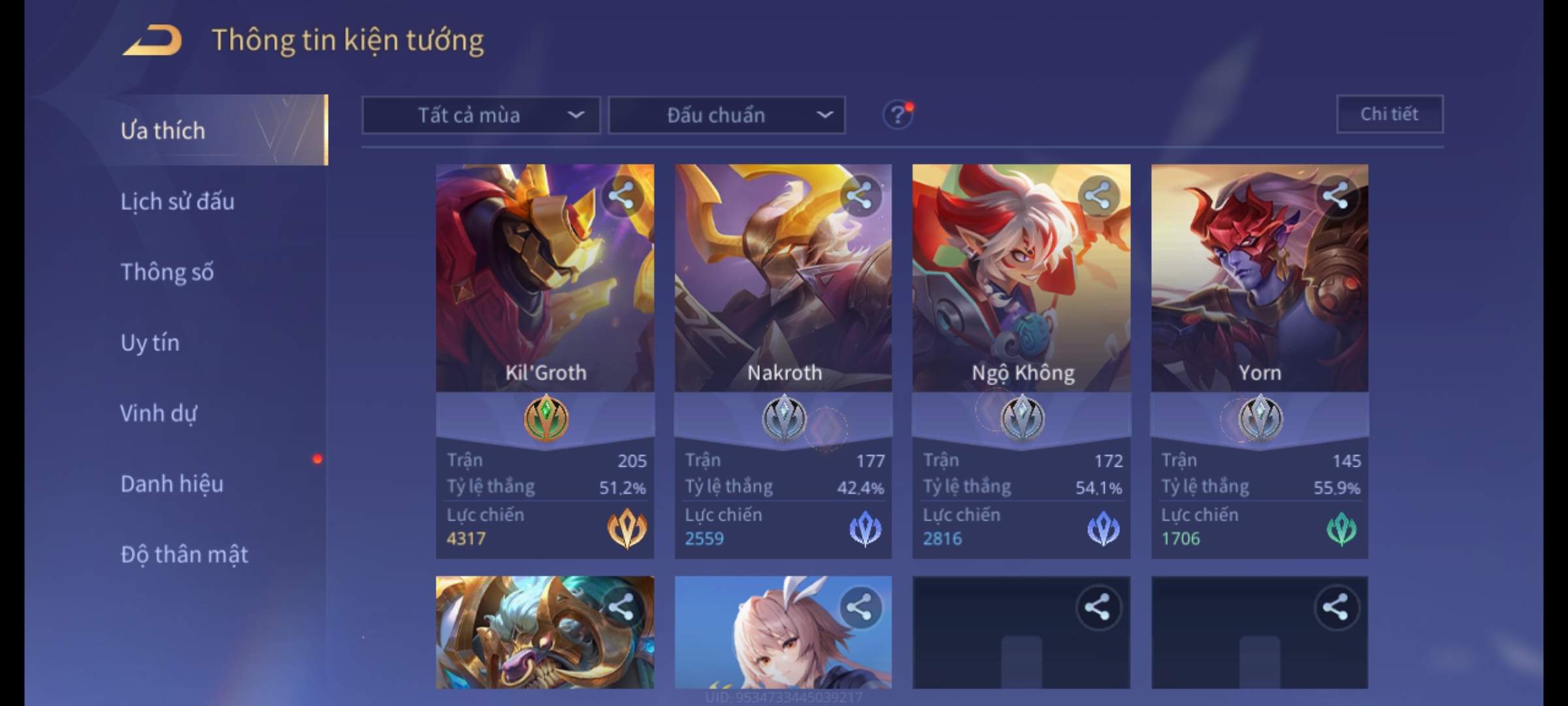Viewport: 1568px width, 706px height.
Task: Open the Tất cả mùa season dropdown
Action: coord(481,116)
